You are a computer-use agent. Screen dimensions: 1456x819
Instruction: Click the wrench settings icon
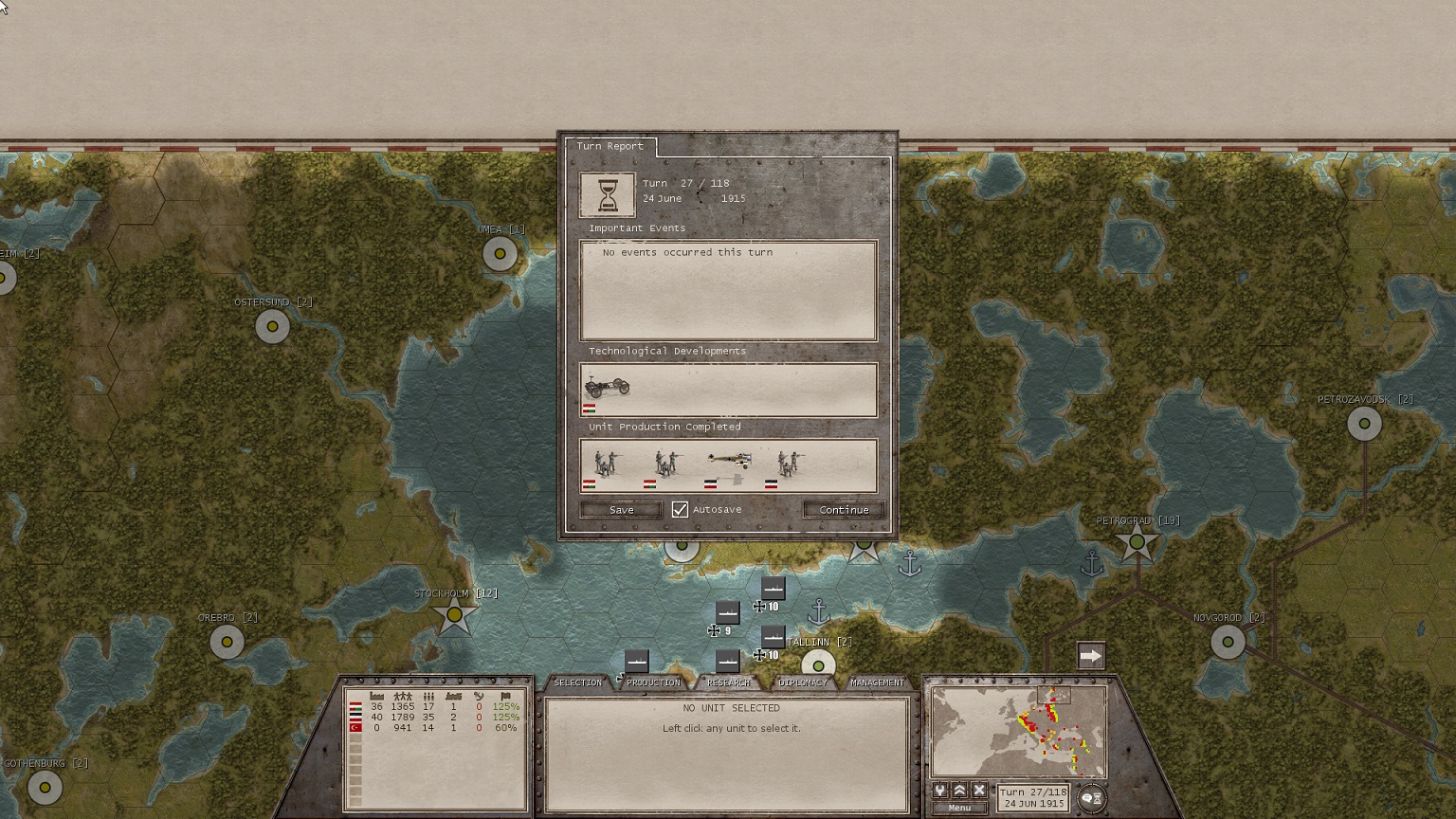click(x=940, y=791)
